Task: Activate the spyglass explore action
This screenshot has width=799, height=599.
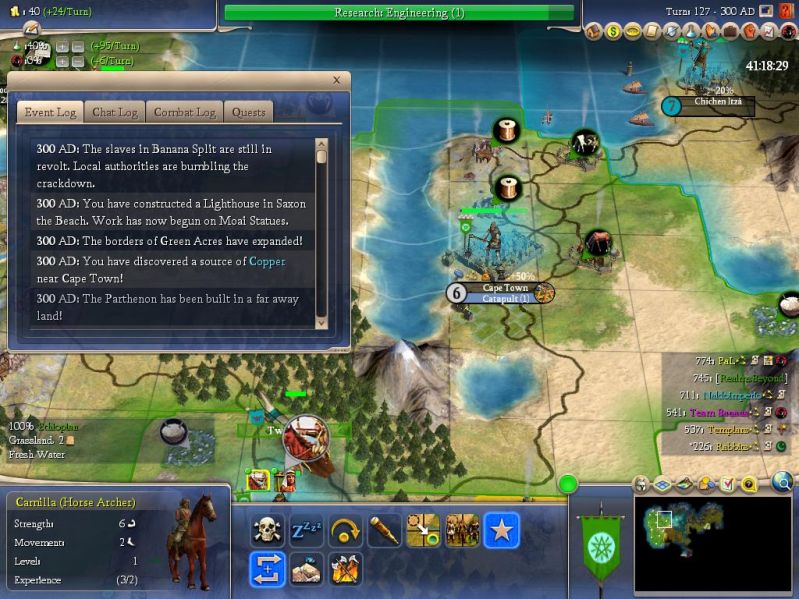Action: coord(384,530)
